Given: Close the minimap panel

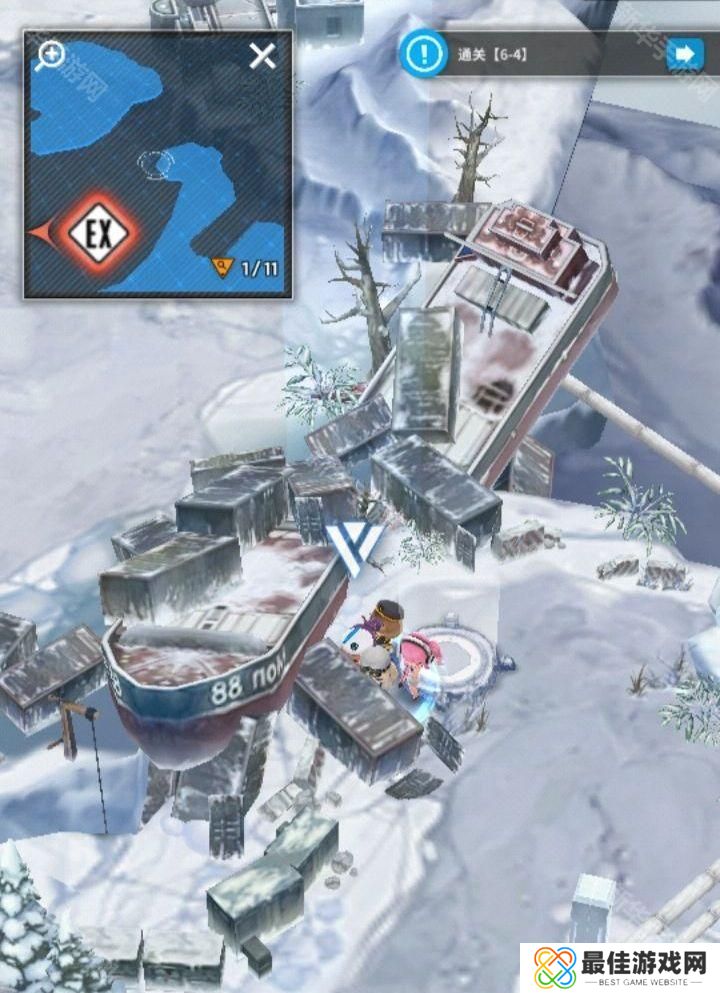Looking at the screenshot, I should (x=263, y=56).
